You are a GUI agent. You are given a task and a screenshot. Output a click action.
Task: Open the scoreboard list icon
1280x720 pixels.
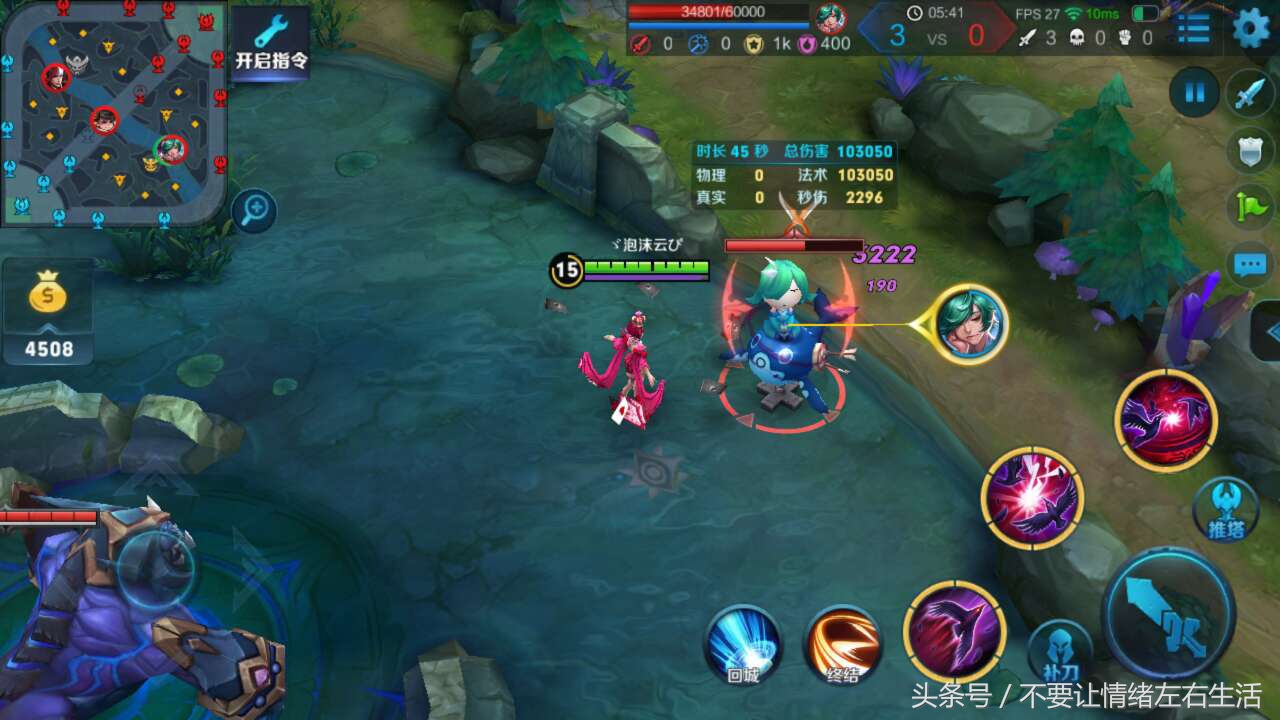pos(1192,28)
